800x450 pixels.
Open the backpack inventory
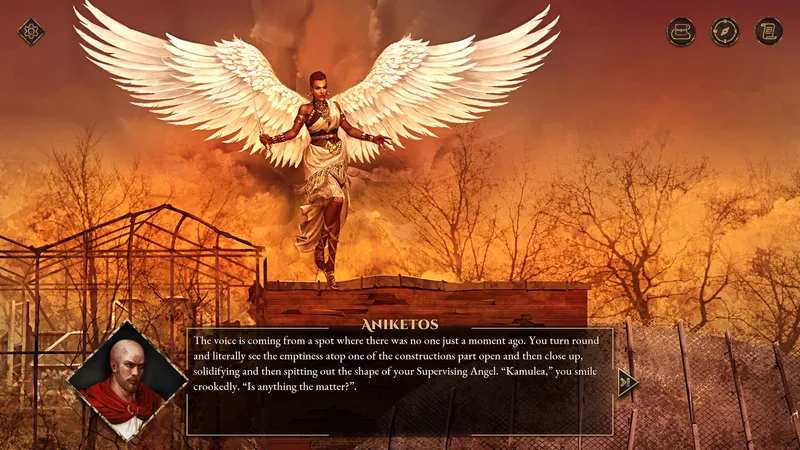tap(681, 32)
